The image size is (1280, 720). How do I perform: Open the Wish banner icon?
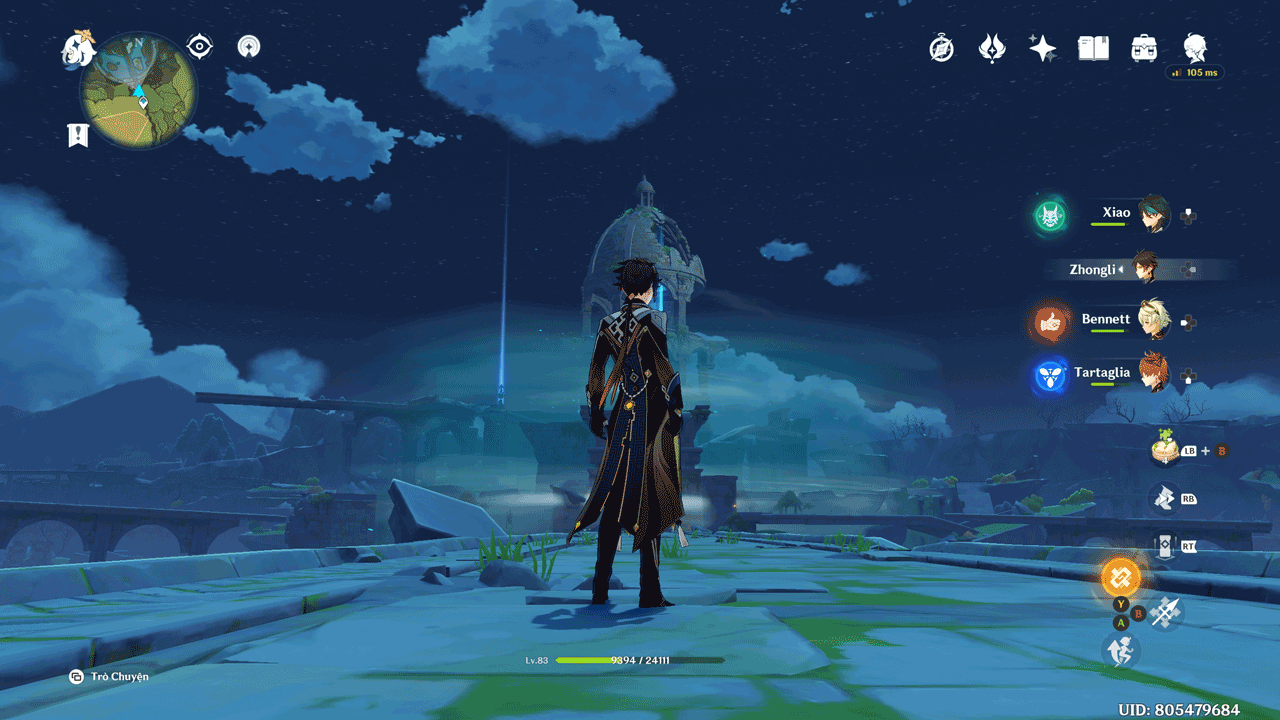(x=992, y=48)
